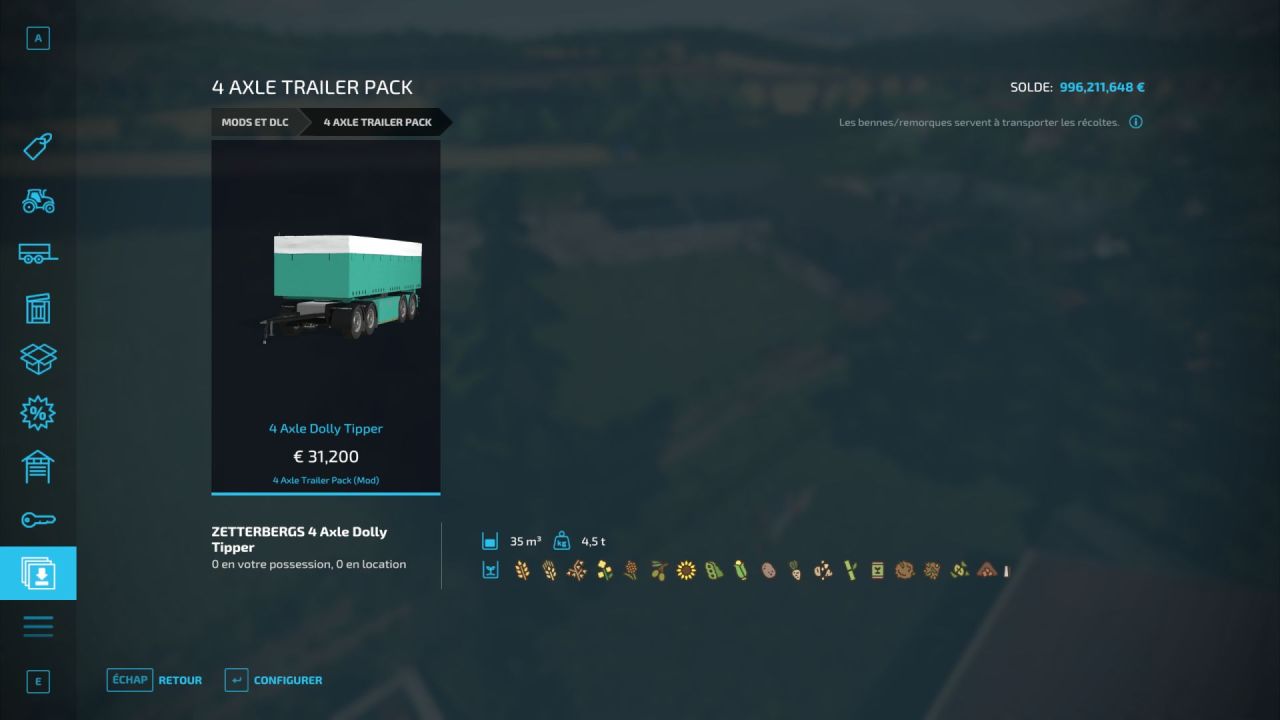The height and width of the screenshot is (720, 1280).
Task: Open the tractor vehicles category icon
Action: pos(37,202)
